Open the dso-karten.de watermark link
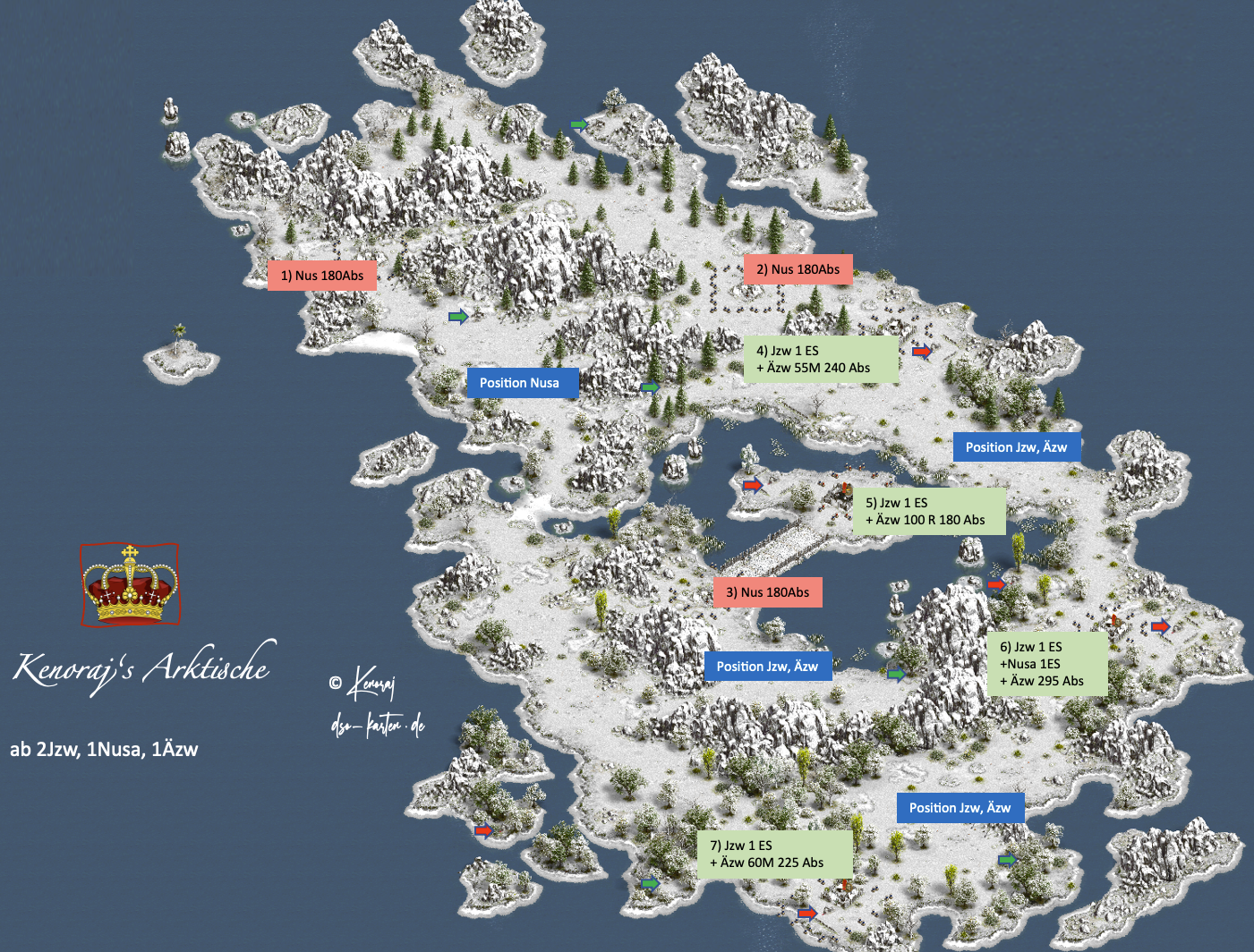Image resolution: width=1254 pixels, height=952 pixels. click(x=378, y=725)
